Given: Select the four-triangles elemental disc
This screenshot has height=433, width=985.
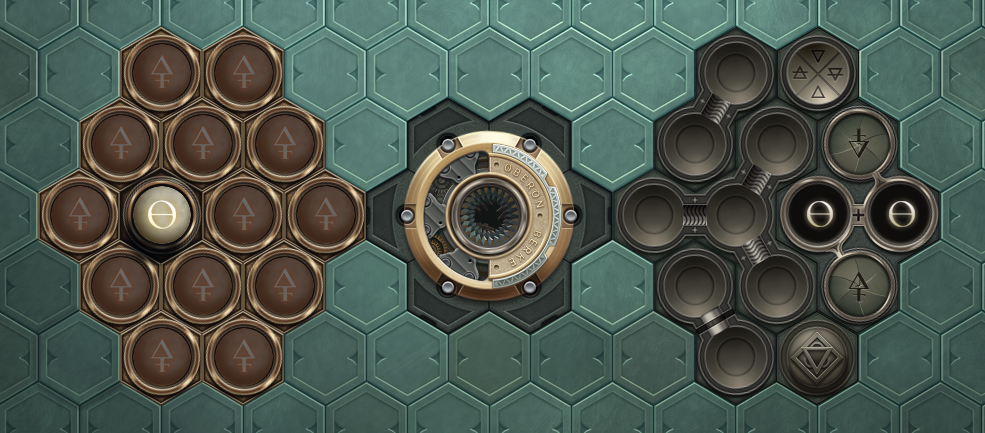Looking at the screenshot, I should pyautogui.click(x=818, y=74).
